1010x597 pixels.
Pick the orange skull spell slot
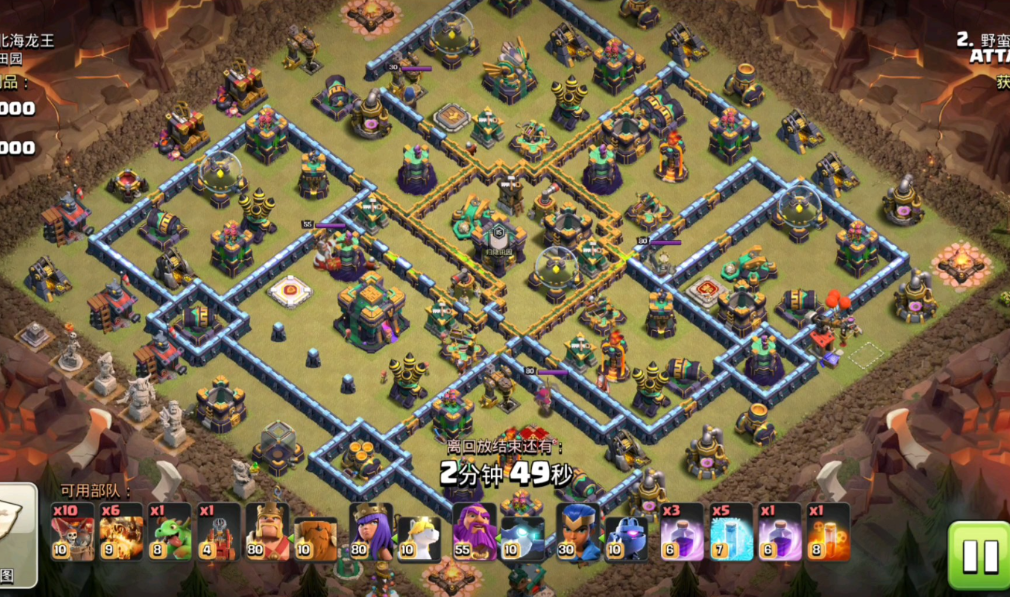point(829,531)
